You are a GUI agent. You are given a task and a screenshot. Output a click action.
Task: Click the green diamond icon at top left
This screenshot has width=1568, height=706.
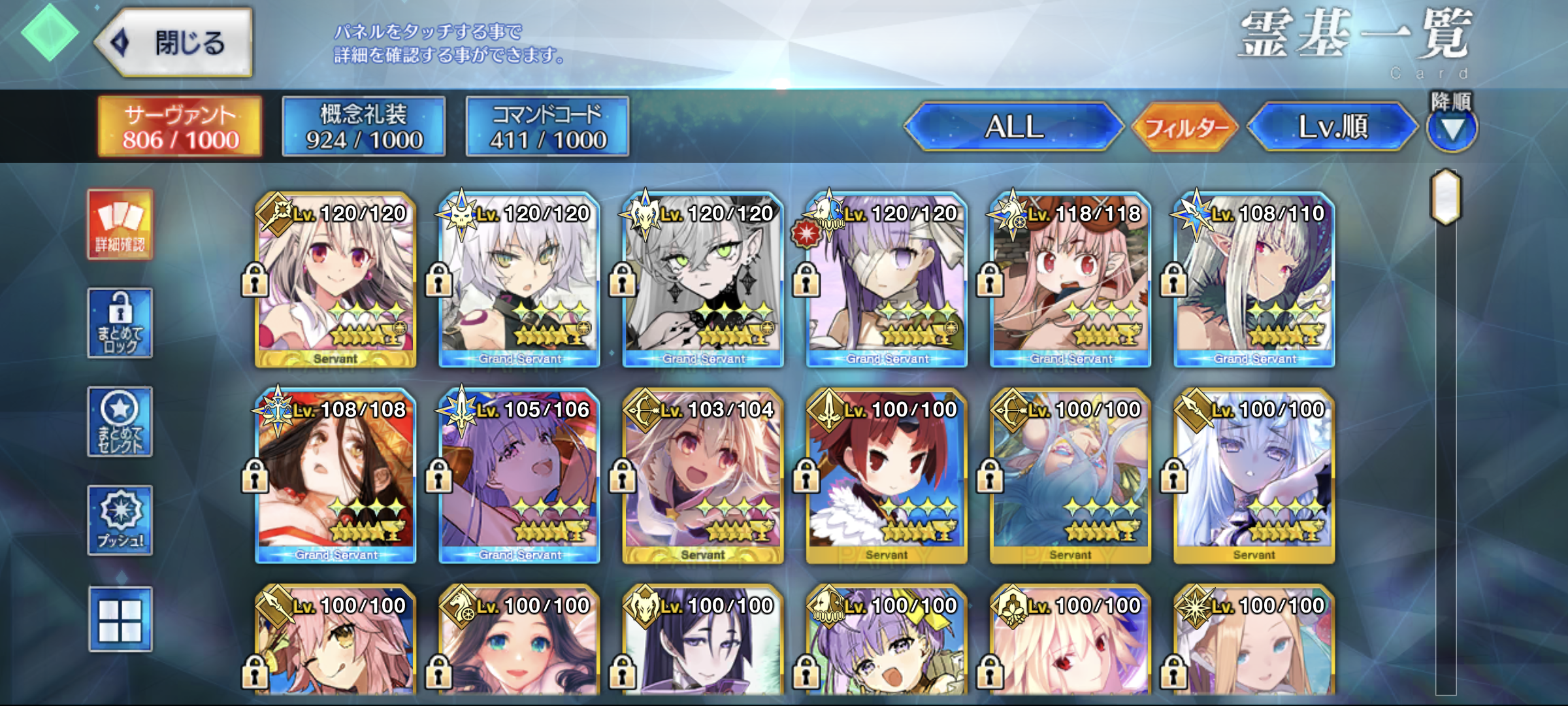[50, 33]
